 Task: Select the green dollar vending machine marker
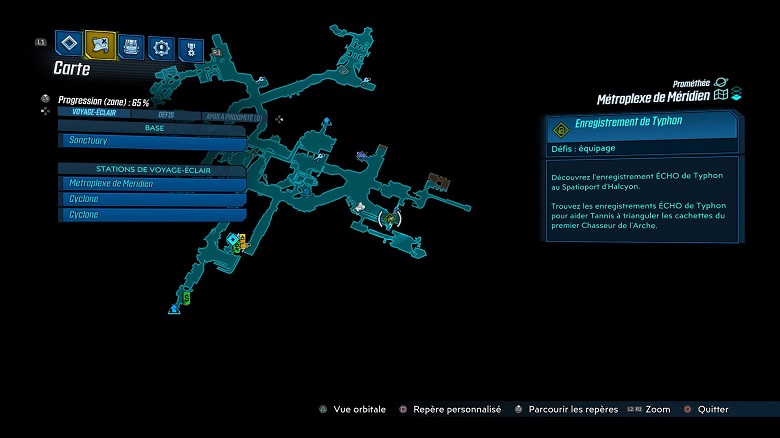186,297
